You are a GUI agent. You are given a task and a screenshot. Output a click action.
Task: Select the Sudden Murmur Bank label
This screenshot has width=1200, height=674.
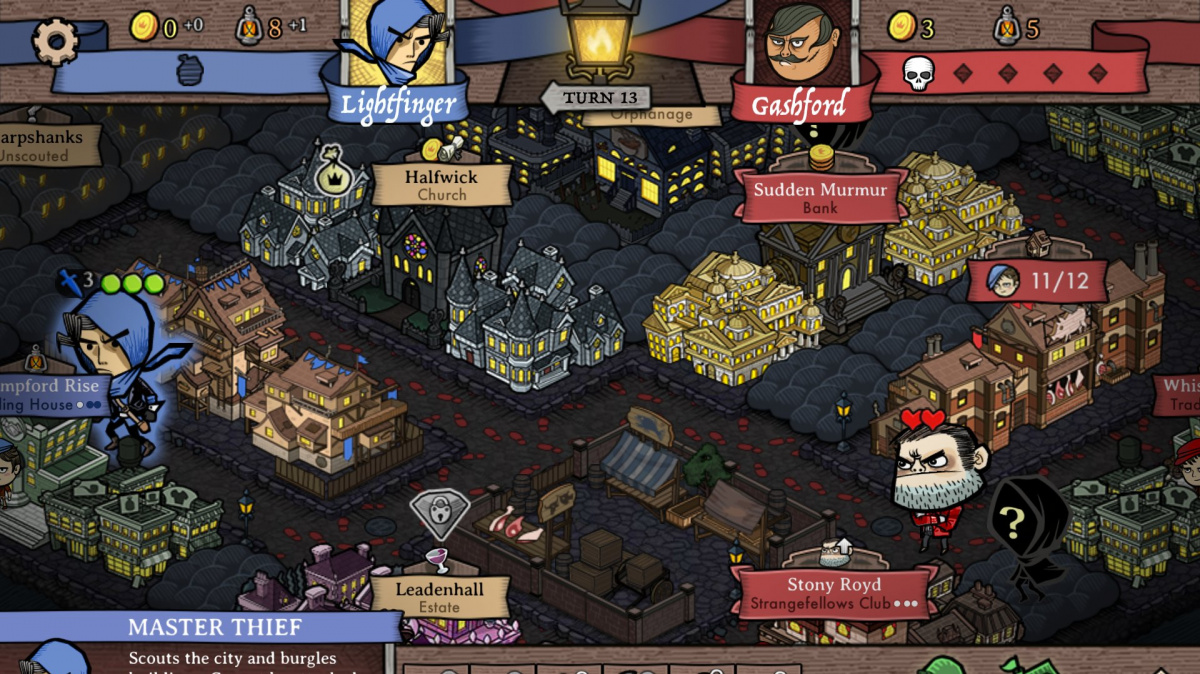[x=820, y=197]
